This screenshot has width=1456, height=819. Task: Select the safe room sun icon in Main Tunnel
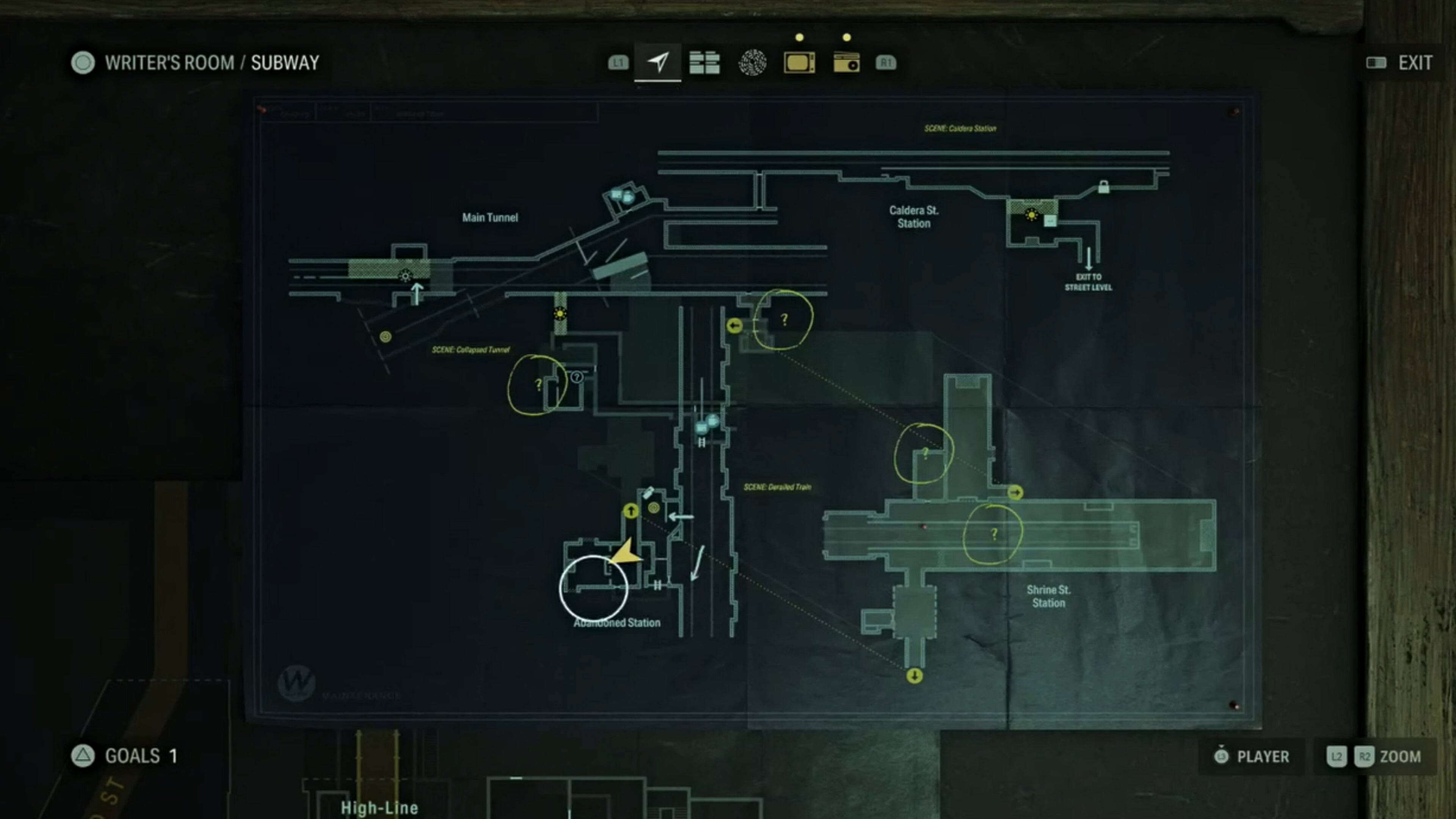click(406, 276)
